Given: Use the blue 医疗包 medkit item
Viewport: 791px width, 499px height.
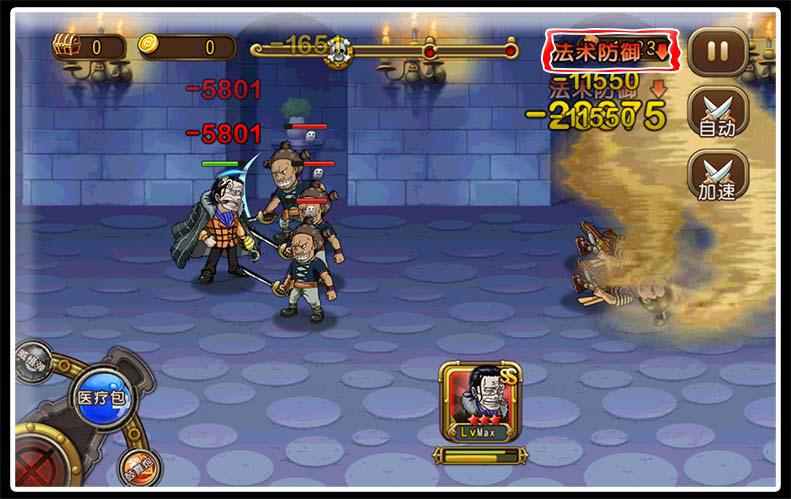Looking at the screenshot, I should tap(99, 398).
